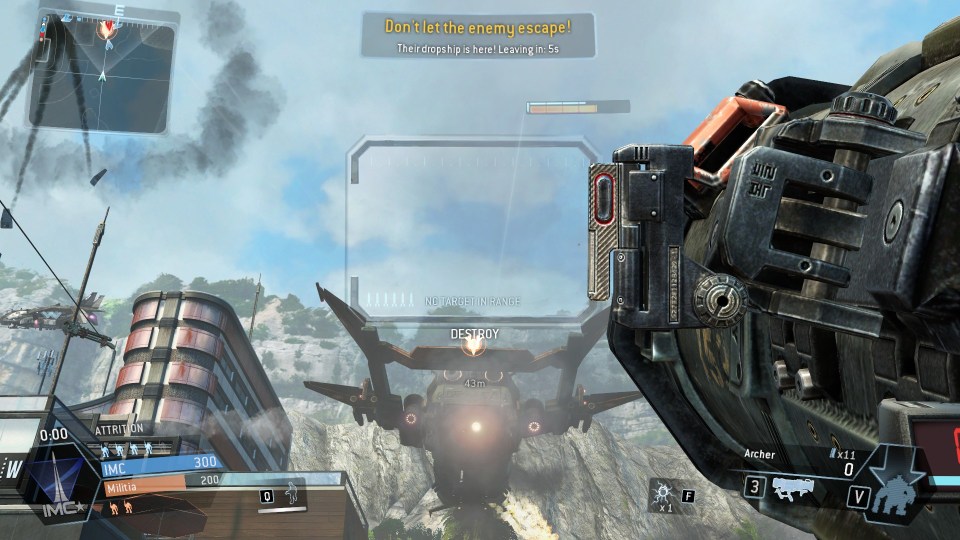Click the DESTROY objective marker
960x540 pixels.
click(x=473, y=345)
